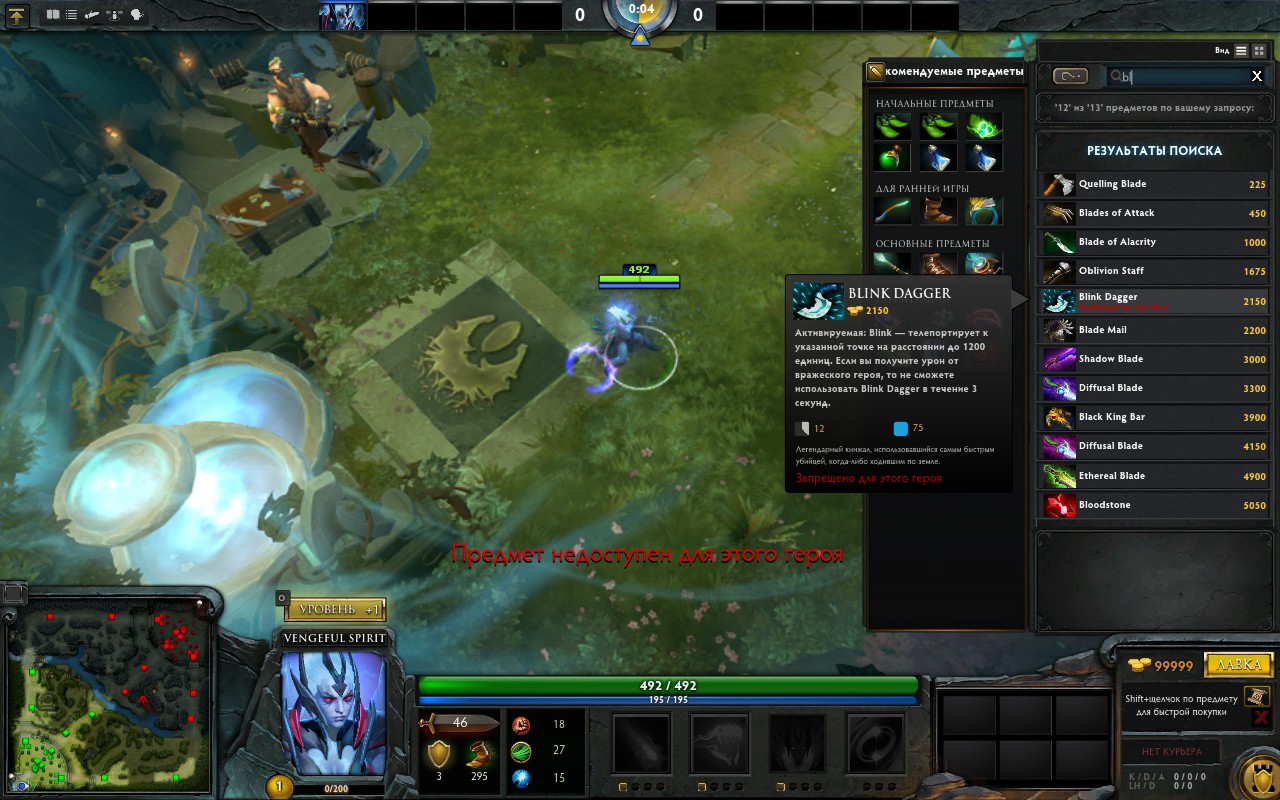Open the dashboard with the gold arrow button
Screen dimensions: 1280x800
coord(20,15)
